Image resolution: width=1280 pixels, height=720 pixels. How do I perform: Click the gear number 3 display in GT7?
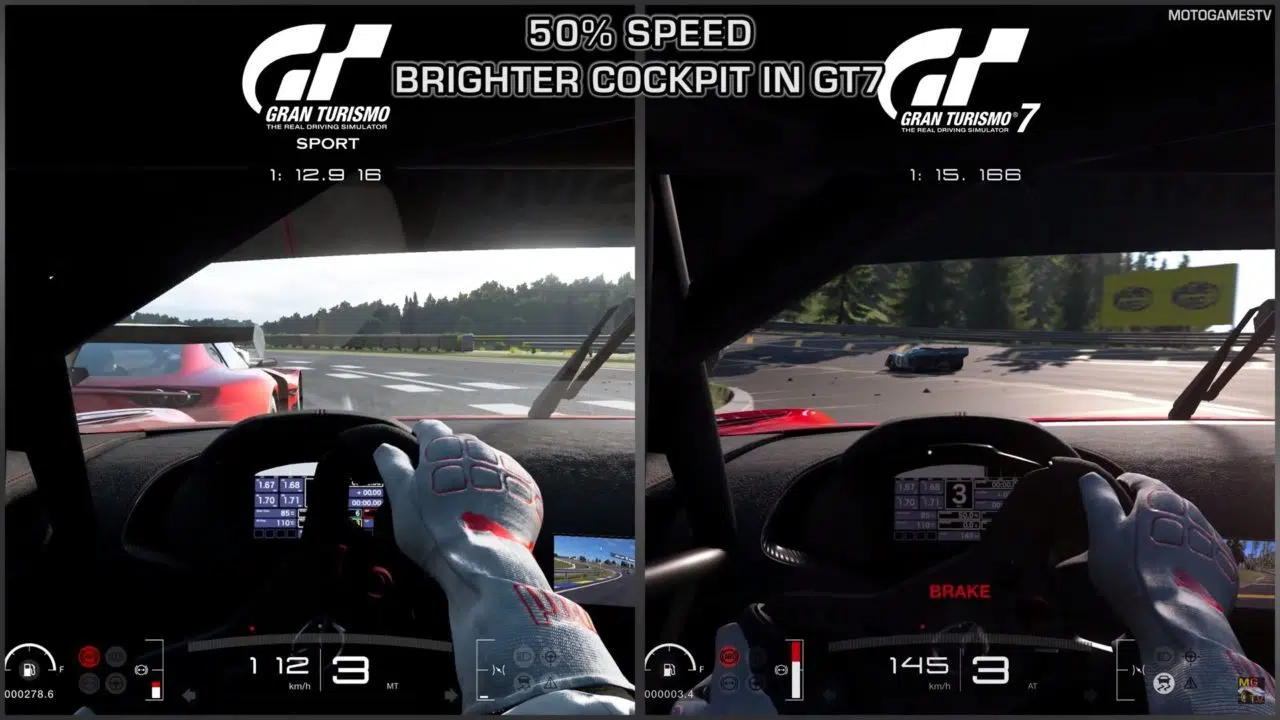991,669
